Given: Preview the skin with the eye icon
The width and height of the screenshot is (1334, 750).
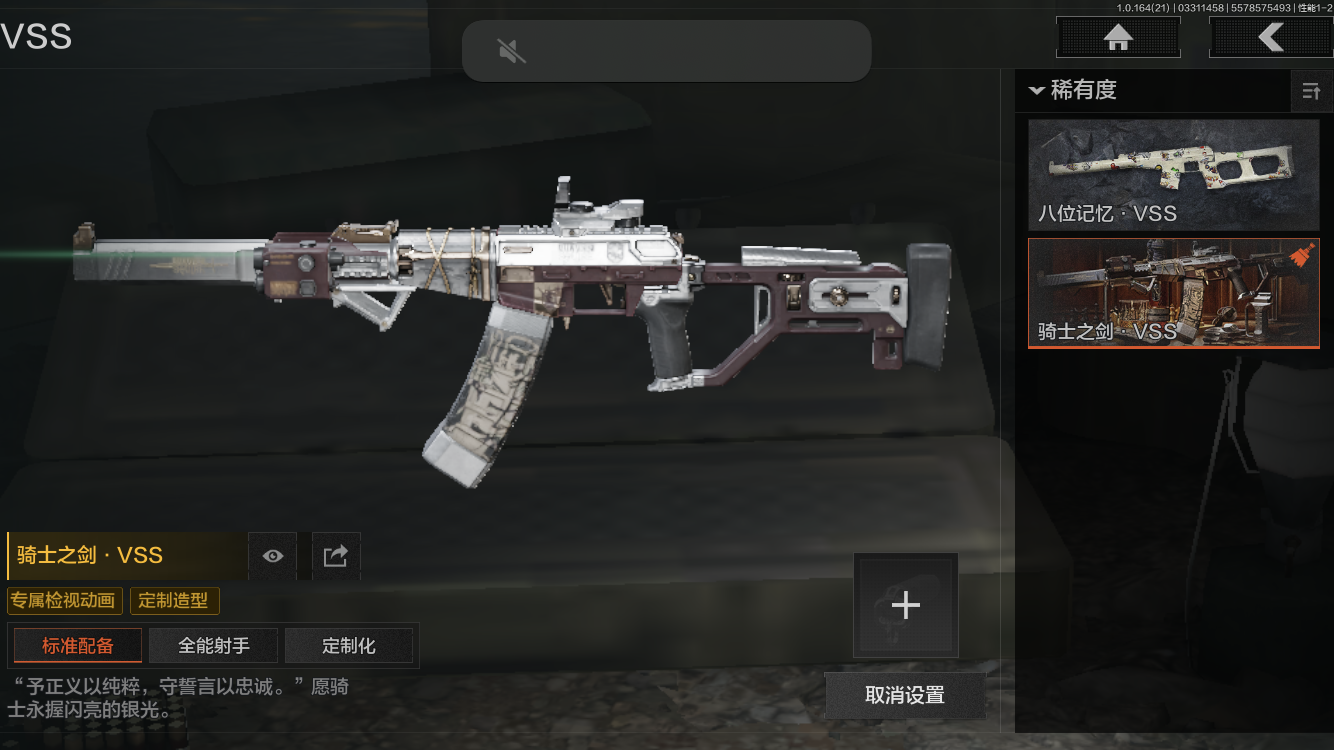Looking at the screenshot, I should pyautogui.click(x=273, y=556).
